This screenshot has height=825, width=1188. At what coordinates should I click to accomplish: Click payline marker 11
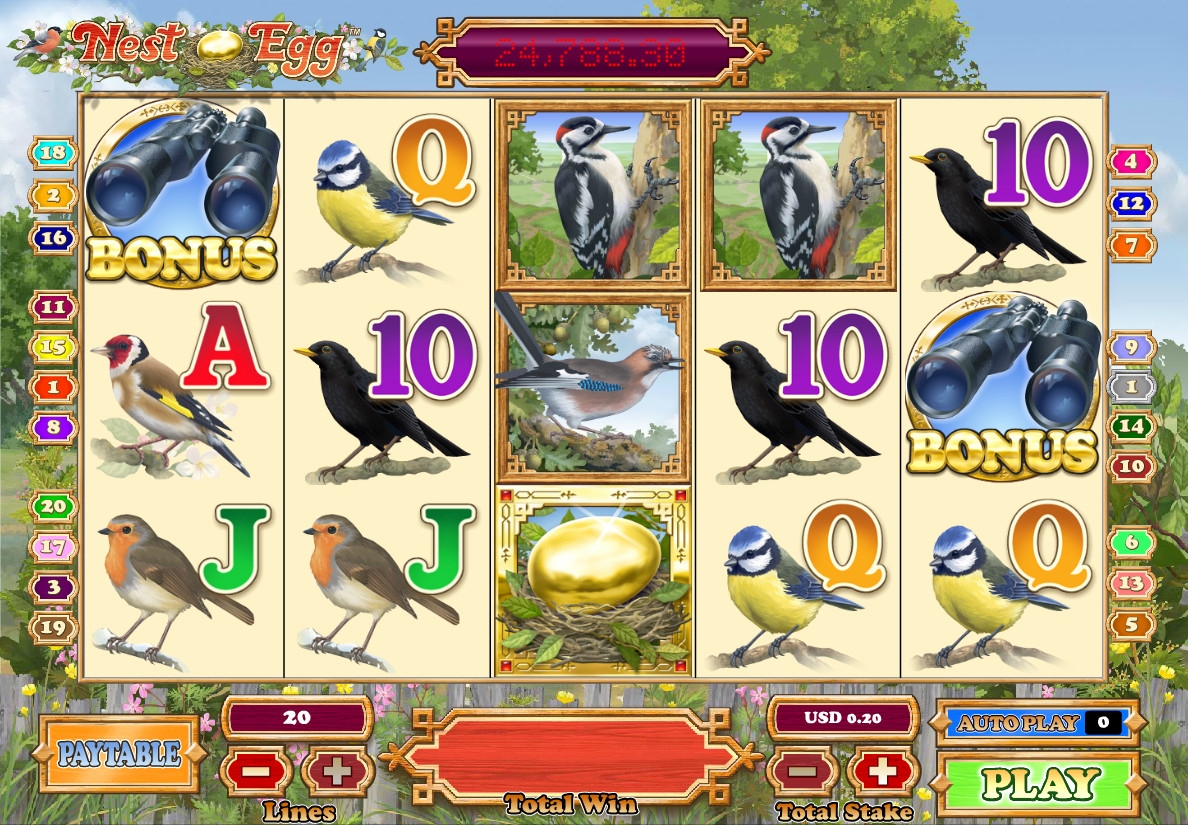coord(53,306)
